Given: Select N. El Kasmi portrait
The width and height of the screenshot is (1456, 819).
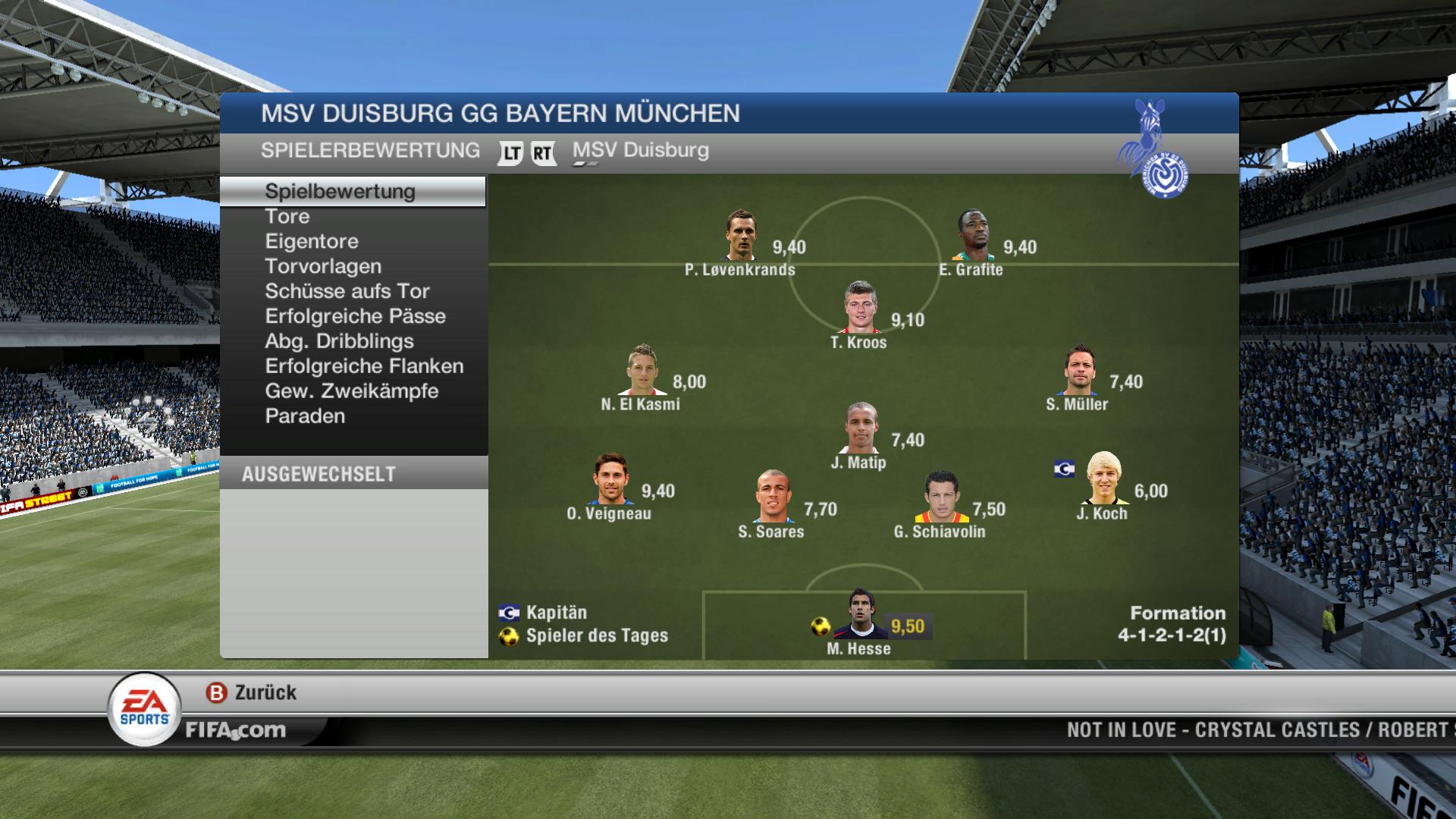Looking at the screenshot, I should (642, 370).
